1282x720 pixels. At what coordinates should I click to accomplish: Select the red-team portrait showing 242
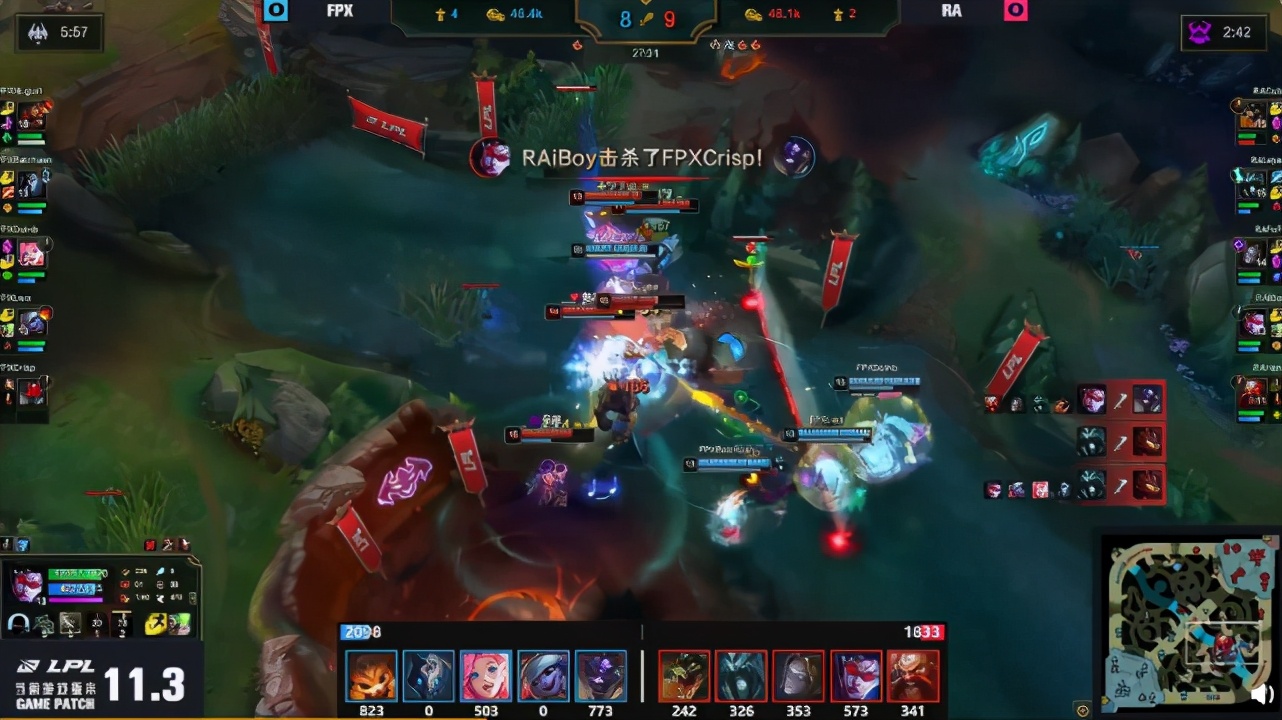[x=684, y=676]
